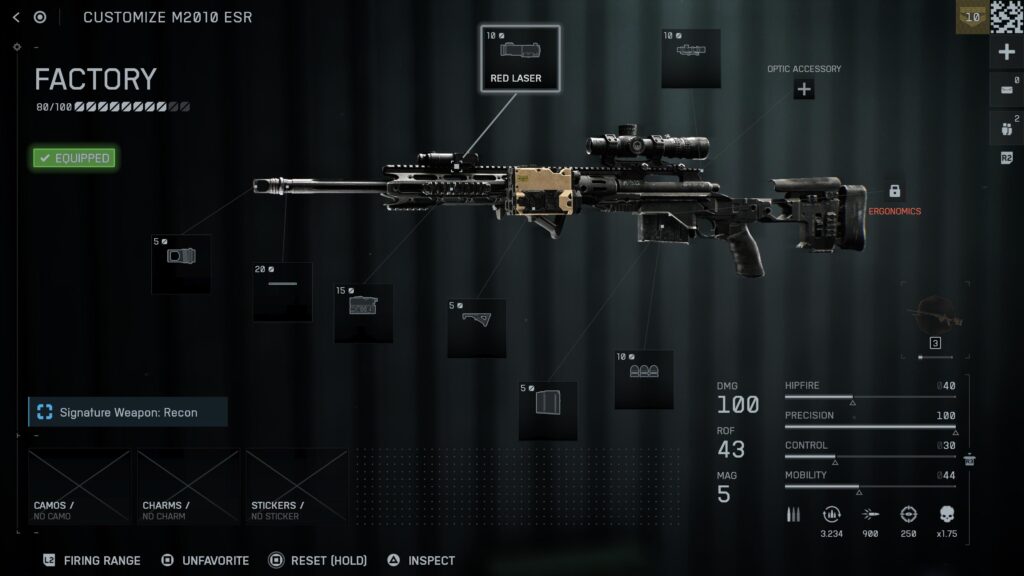Image resolution: width=1024 pixels, height=576 pixels.
Task: Open the barrel attachment slot
Action: 282,292
